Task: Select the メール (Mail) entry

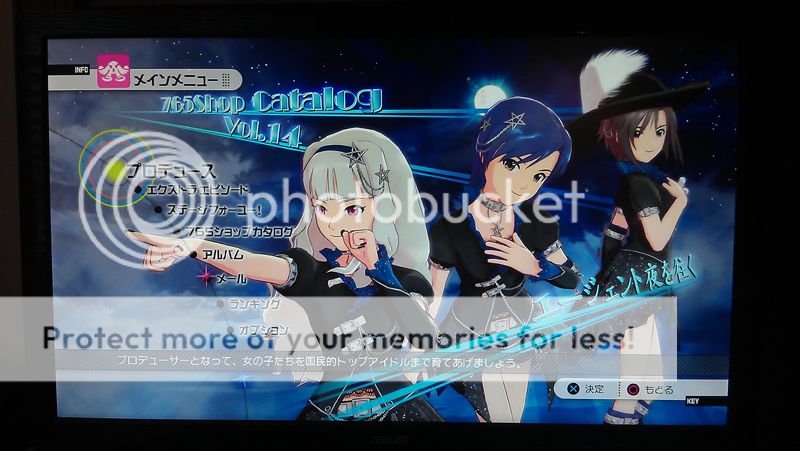Action: 231,278
